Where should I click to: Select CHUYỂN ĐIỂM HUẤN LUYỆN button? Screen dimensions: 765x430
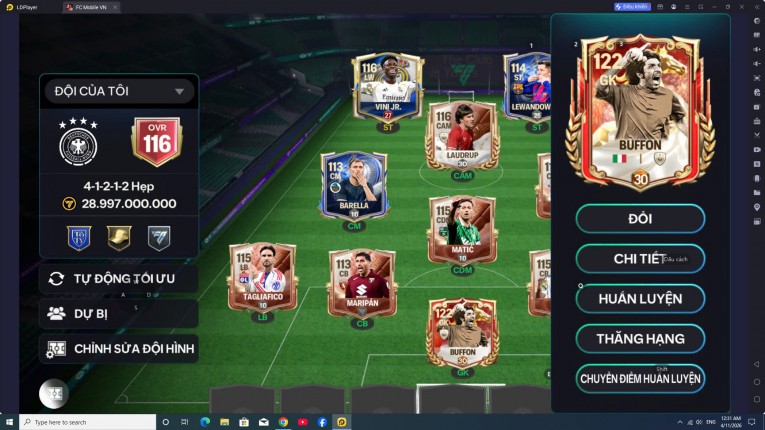click(640, 378)
